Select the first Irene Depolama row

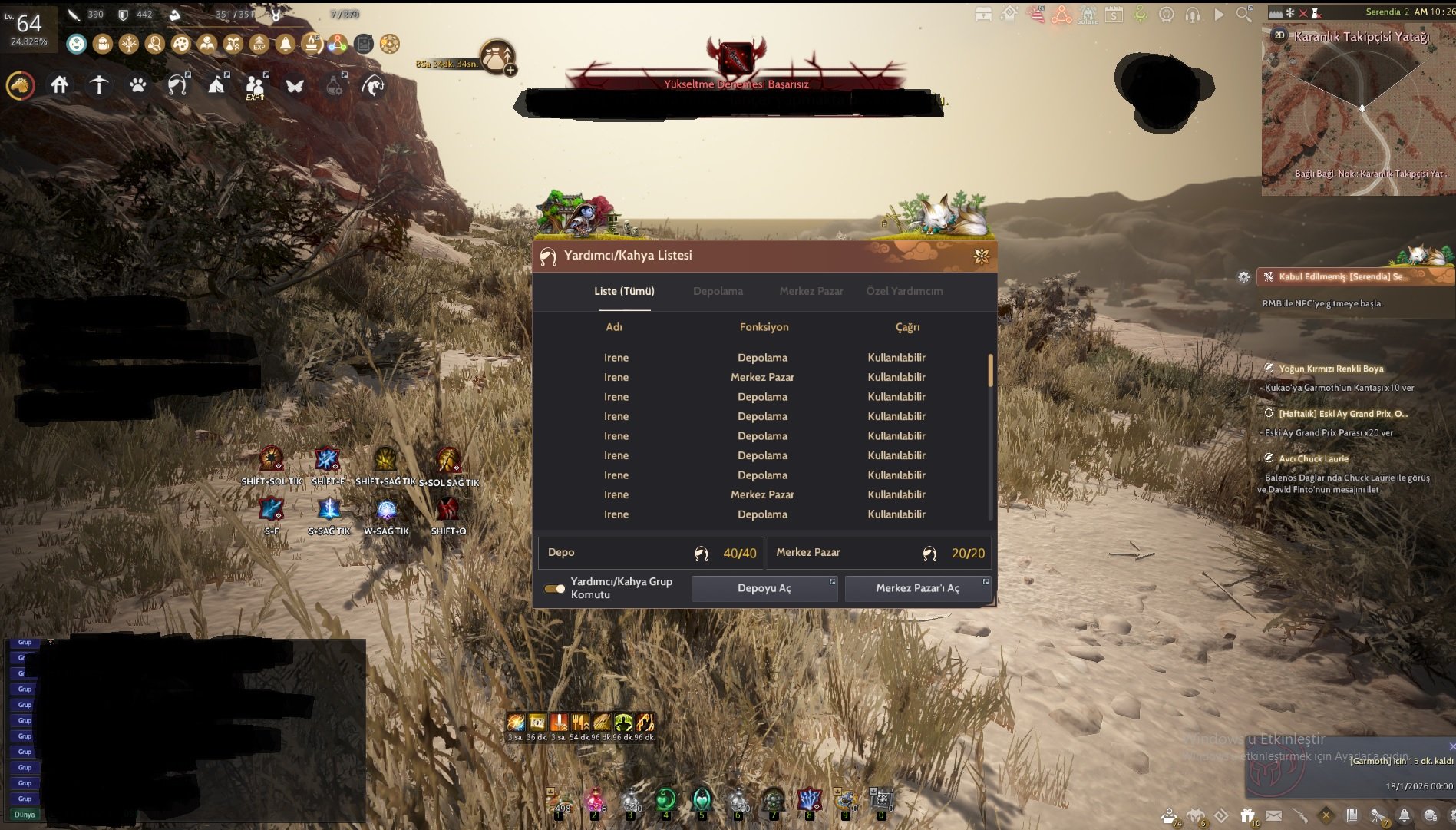click(x=762, y=358)
